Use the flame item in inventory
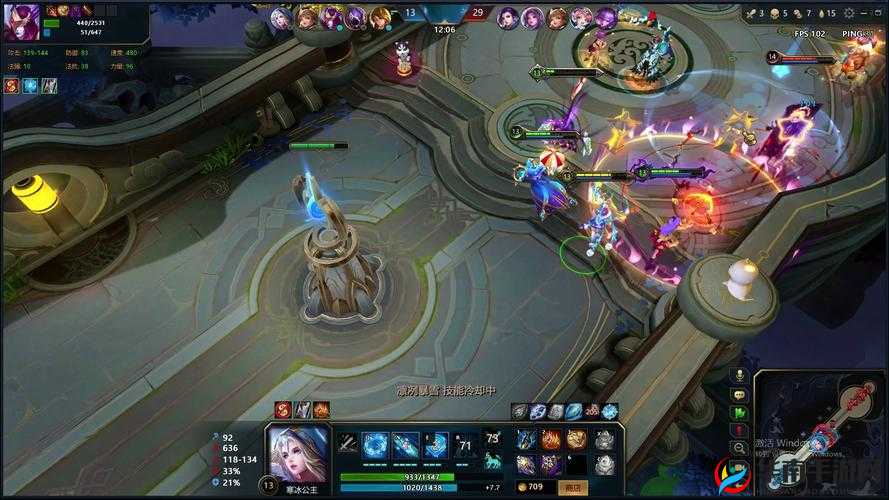Screen dimensions: 889x500 tap(551, 439)
